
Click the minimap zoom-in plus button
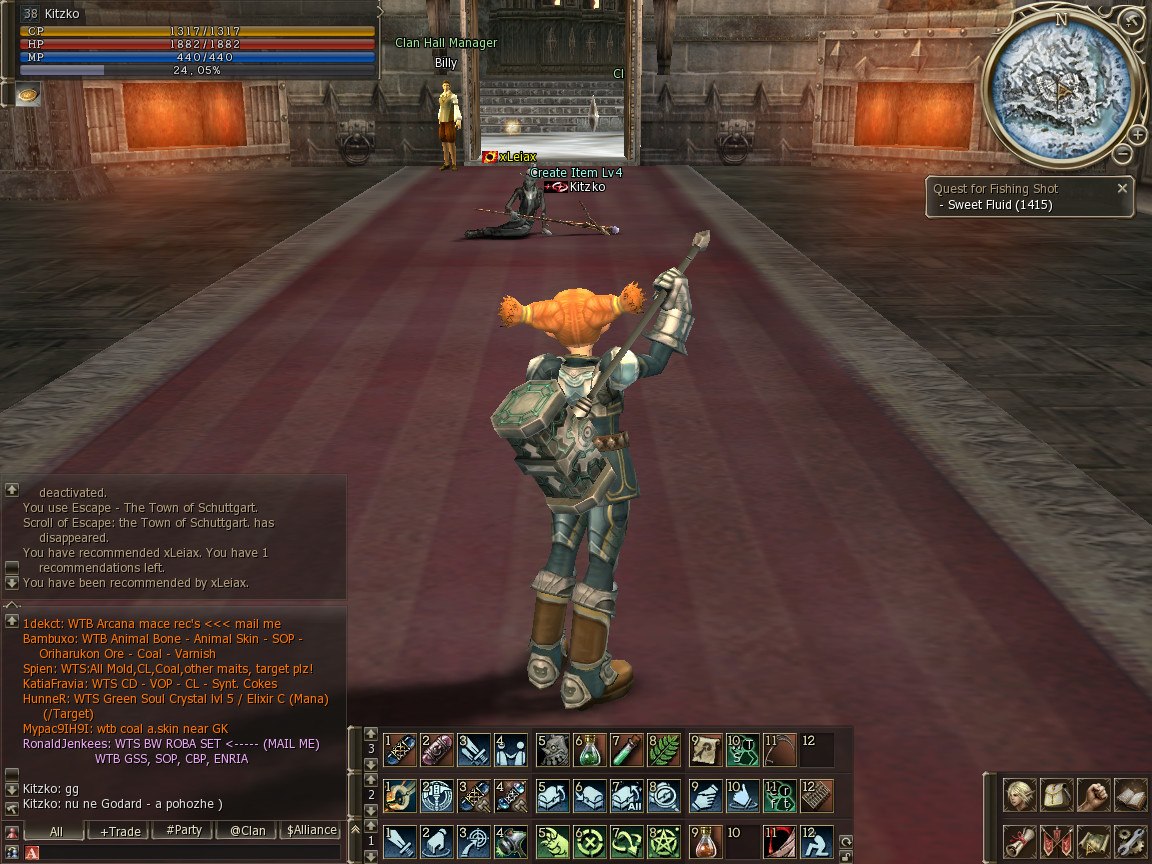pyautogui.click(x=1138, y=135)
